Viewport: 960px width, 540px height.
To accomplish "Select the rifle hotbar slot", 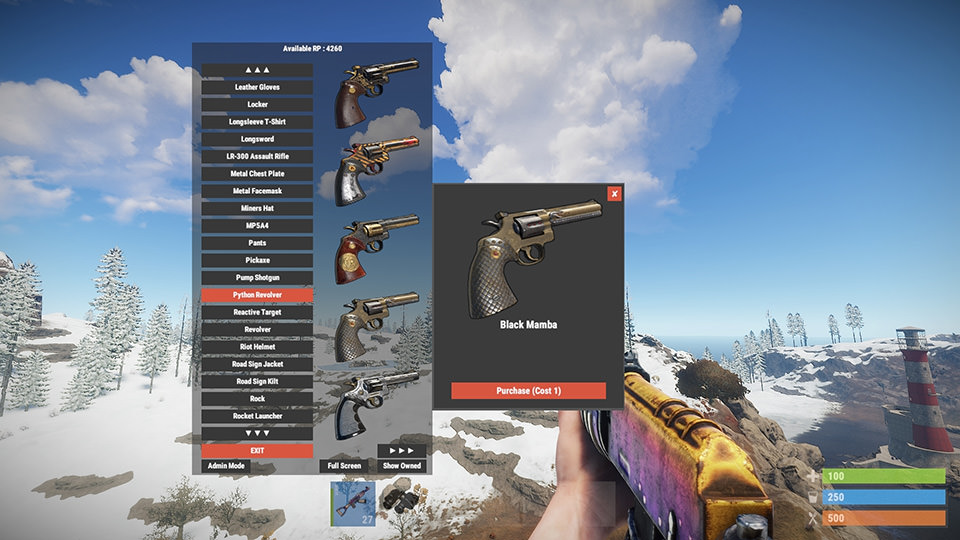I will 353,503.
